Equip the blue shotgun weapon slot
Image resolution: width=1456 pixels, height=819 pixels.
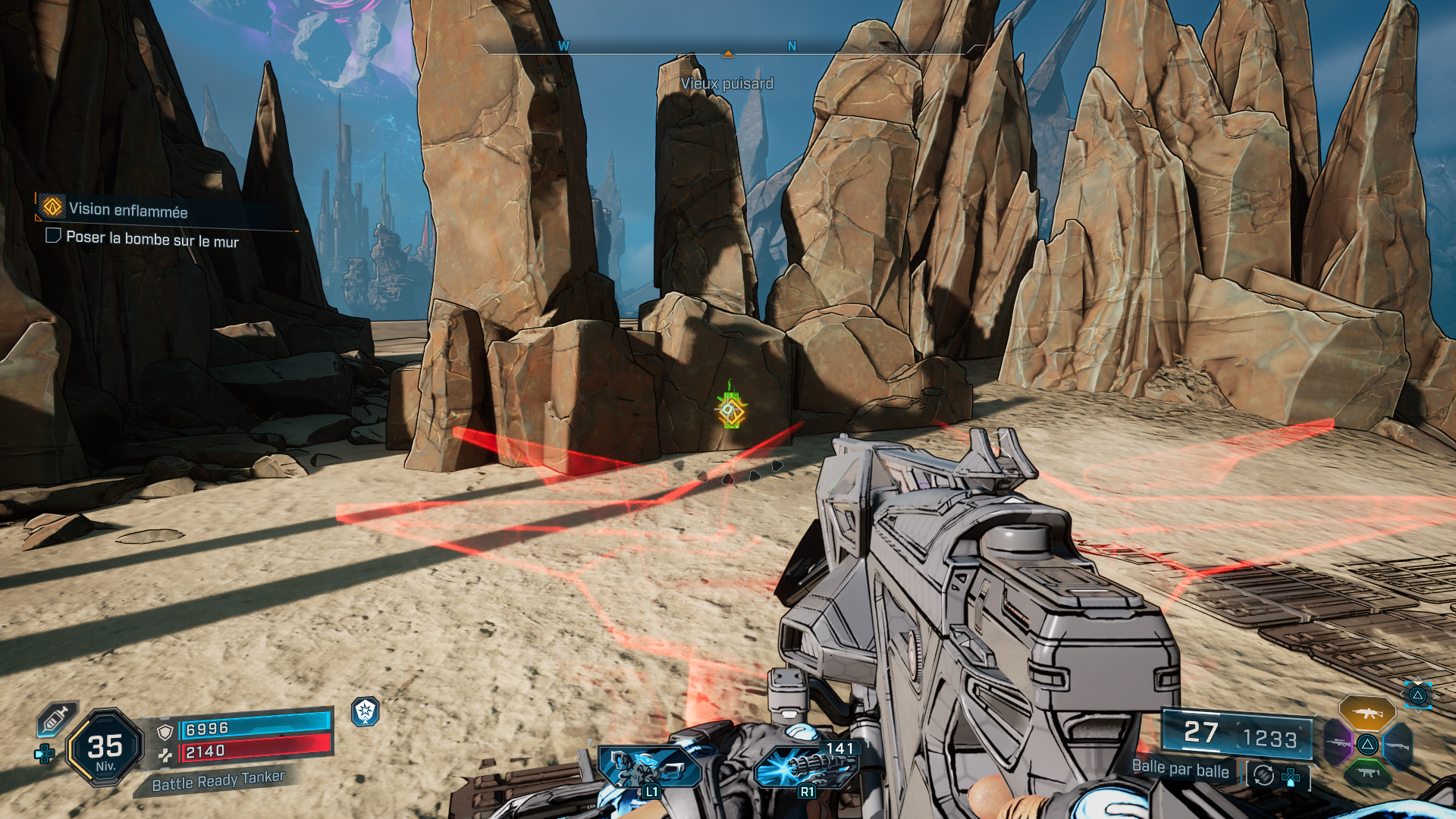(x=1397, y=745)
